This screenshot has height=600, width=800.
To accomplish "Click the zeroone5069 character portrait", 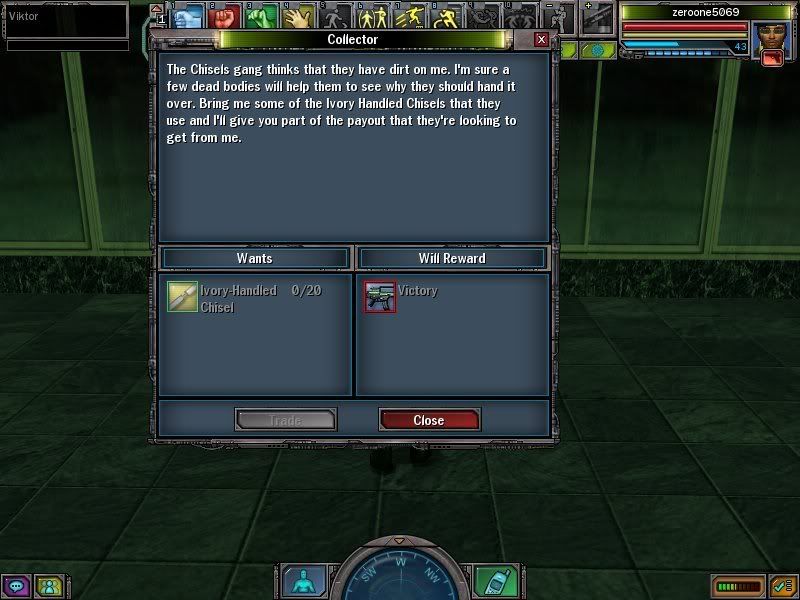I will [770, 36].
